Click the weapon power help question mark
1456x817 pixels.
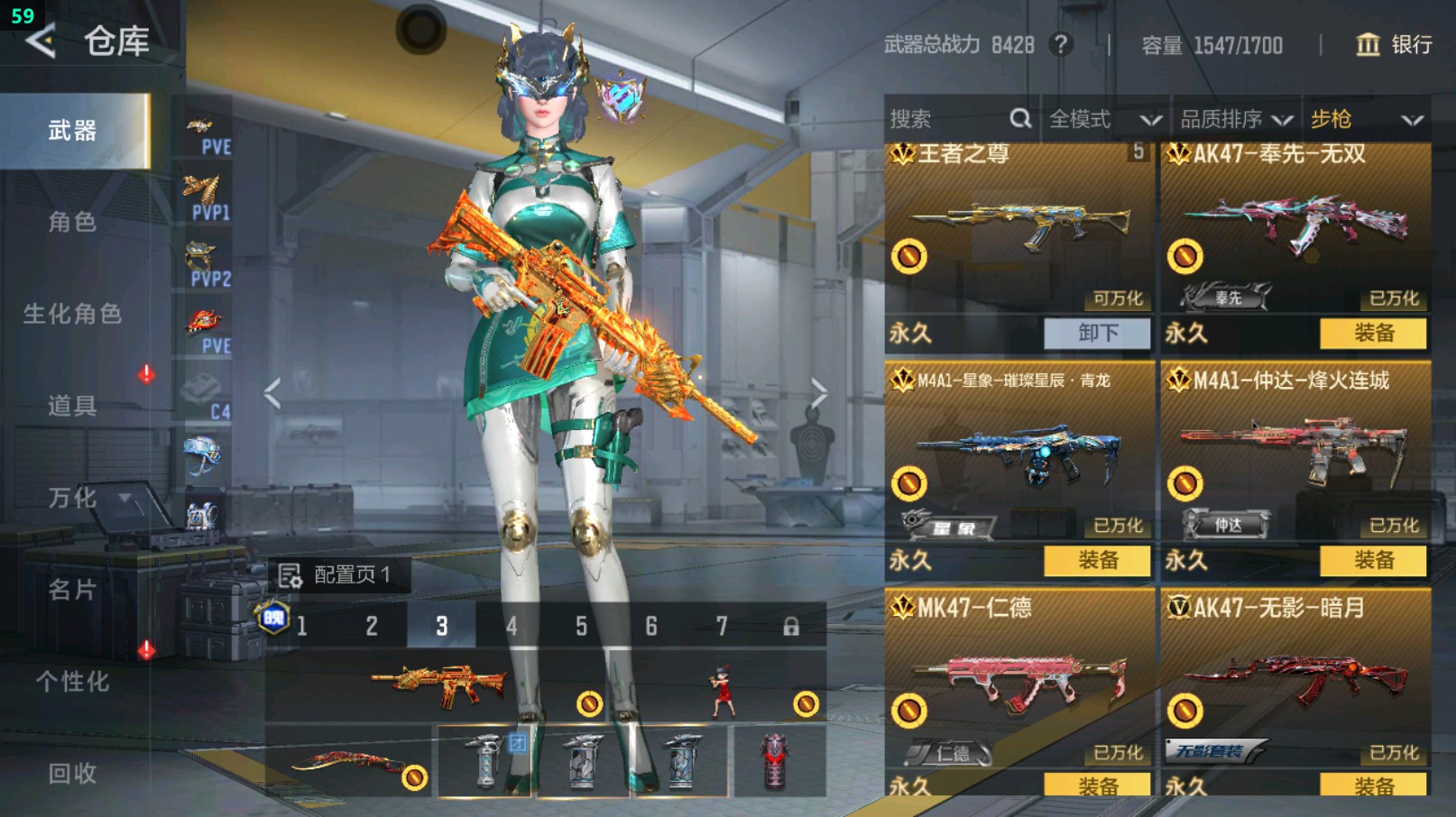(x=1061, y=44)
